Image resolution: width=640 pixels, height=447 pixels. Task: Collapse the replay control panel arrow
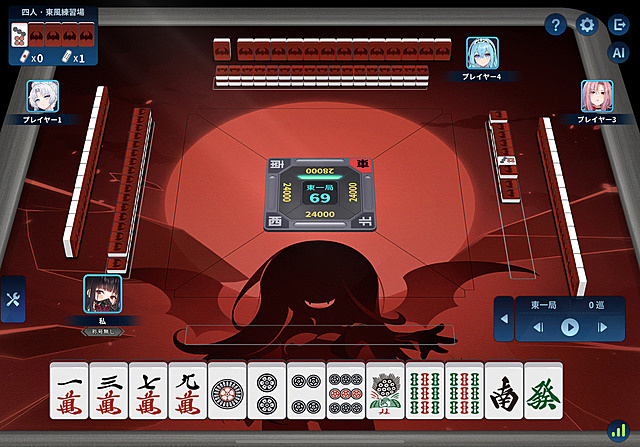[504, 320]
